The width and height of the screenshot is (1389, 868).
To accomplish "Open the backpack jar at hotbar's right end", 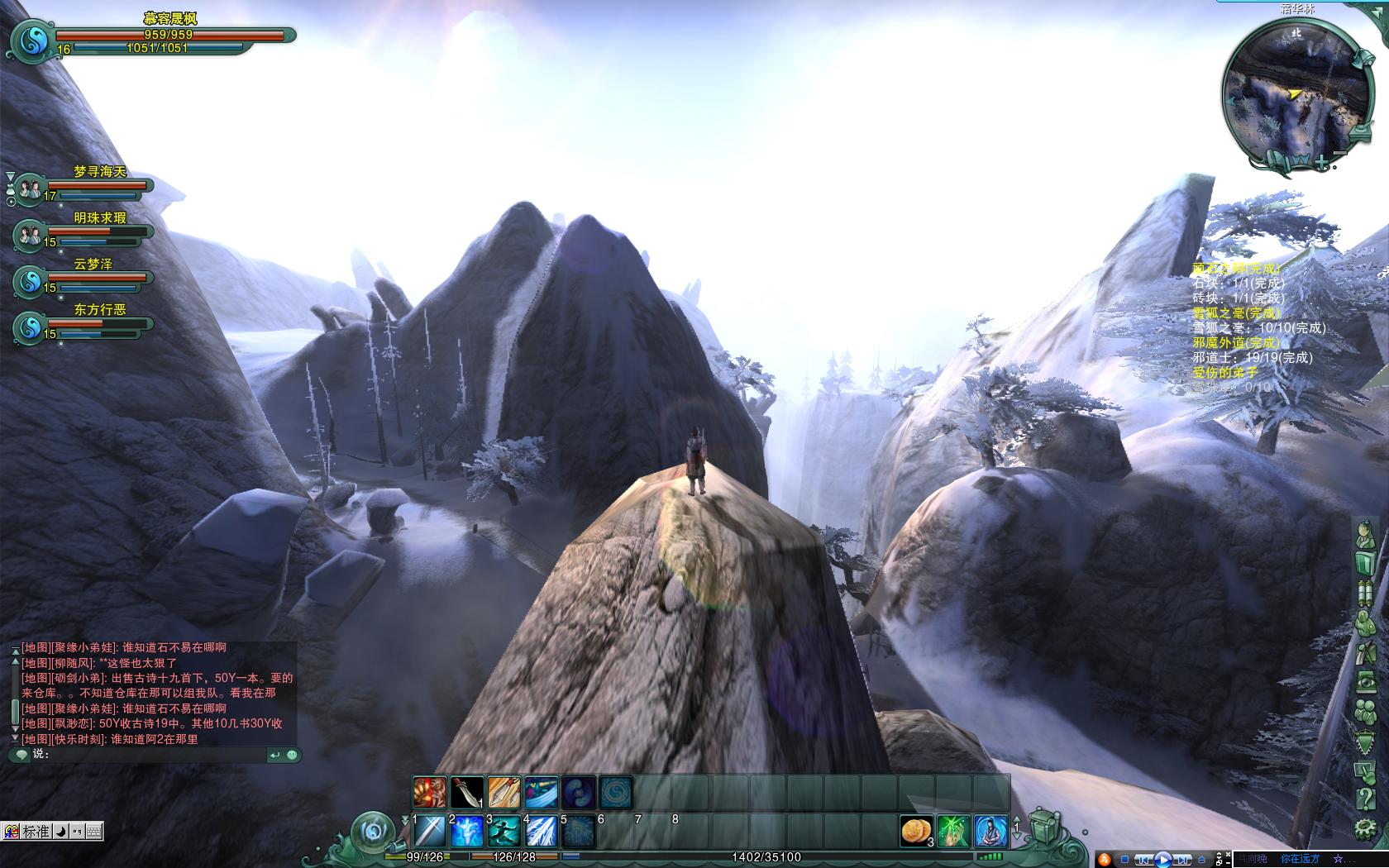I will point(1044,827).
